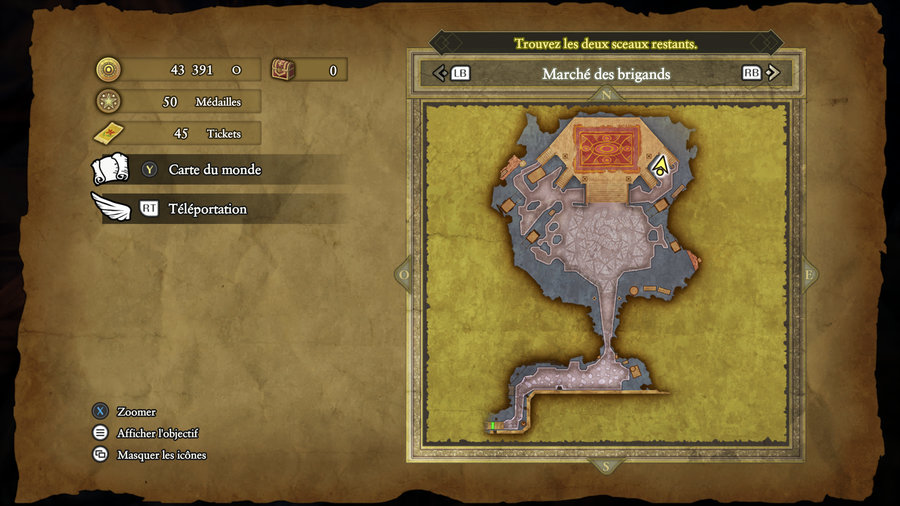Click the yellow player marker on the map
Viewport: 900px width, 506px height.
660,166
